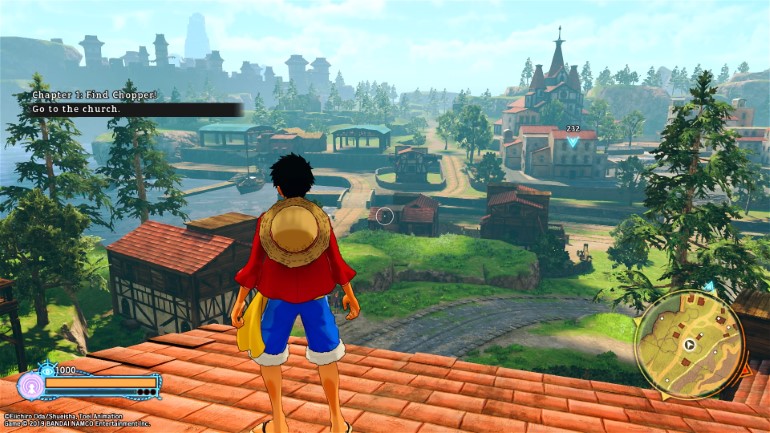
Task: Click the pink character icon beside health gauge
Action: [29, 386]
